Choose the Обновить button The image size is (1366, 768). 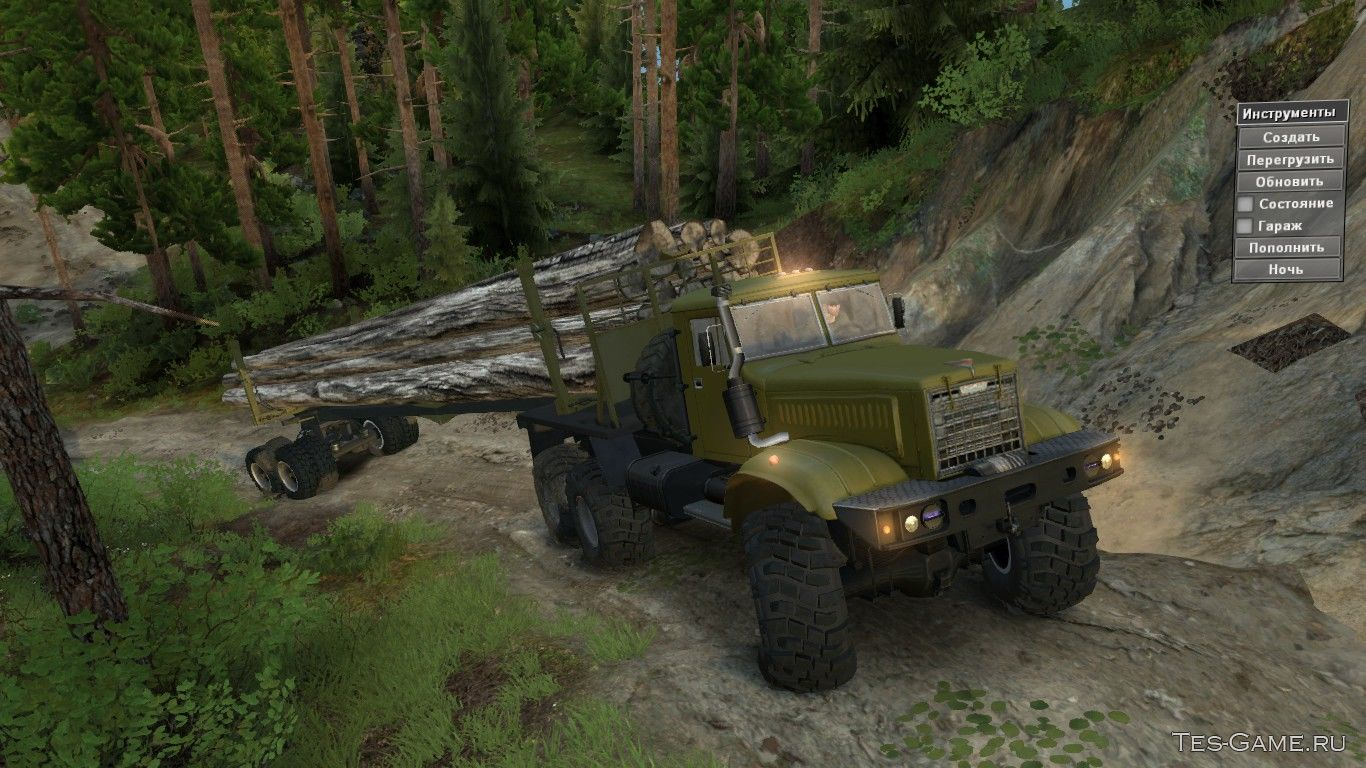(1290, 181)
